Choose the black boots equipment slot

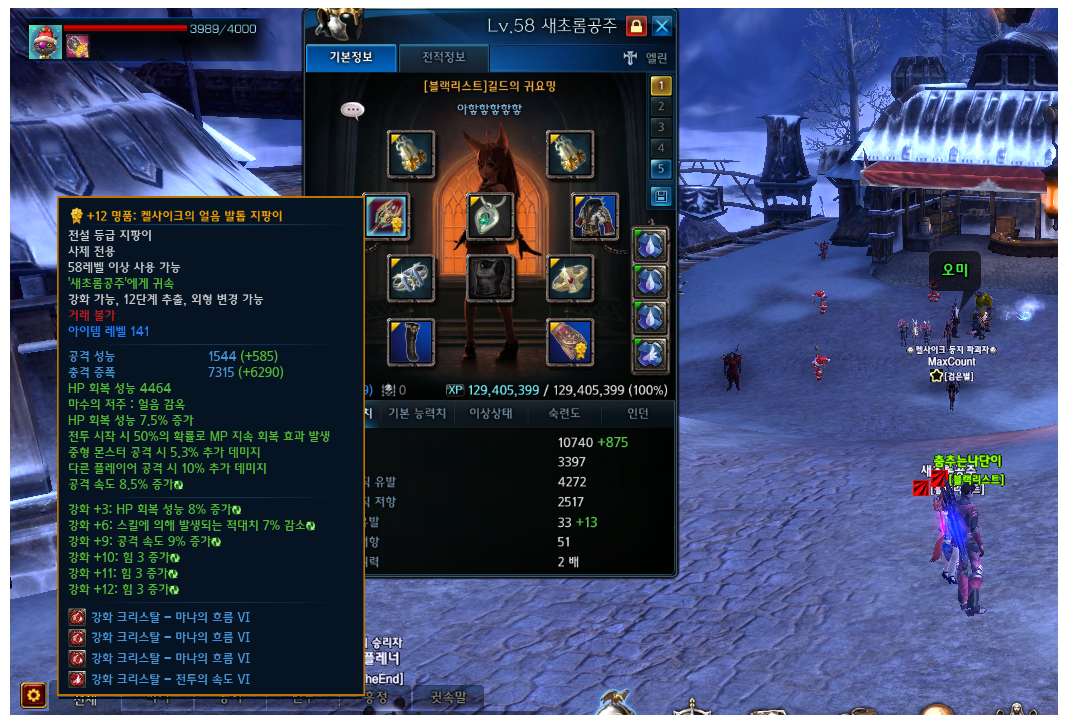point(411,342)
